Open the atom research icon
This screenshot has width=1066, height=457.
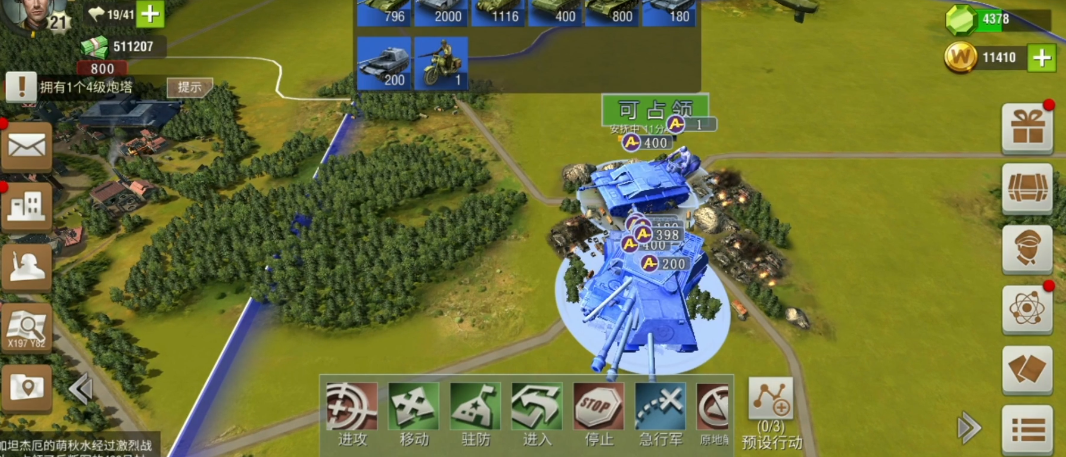coord(1027,309)
